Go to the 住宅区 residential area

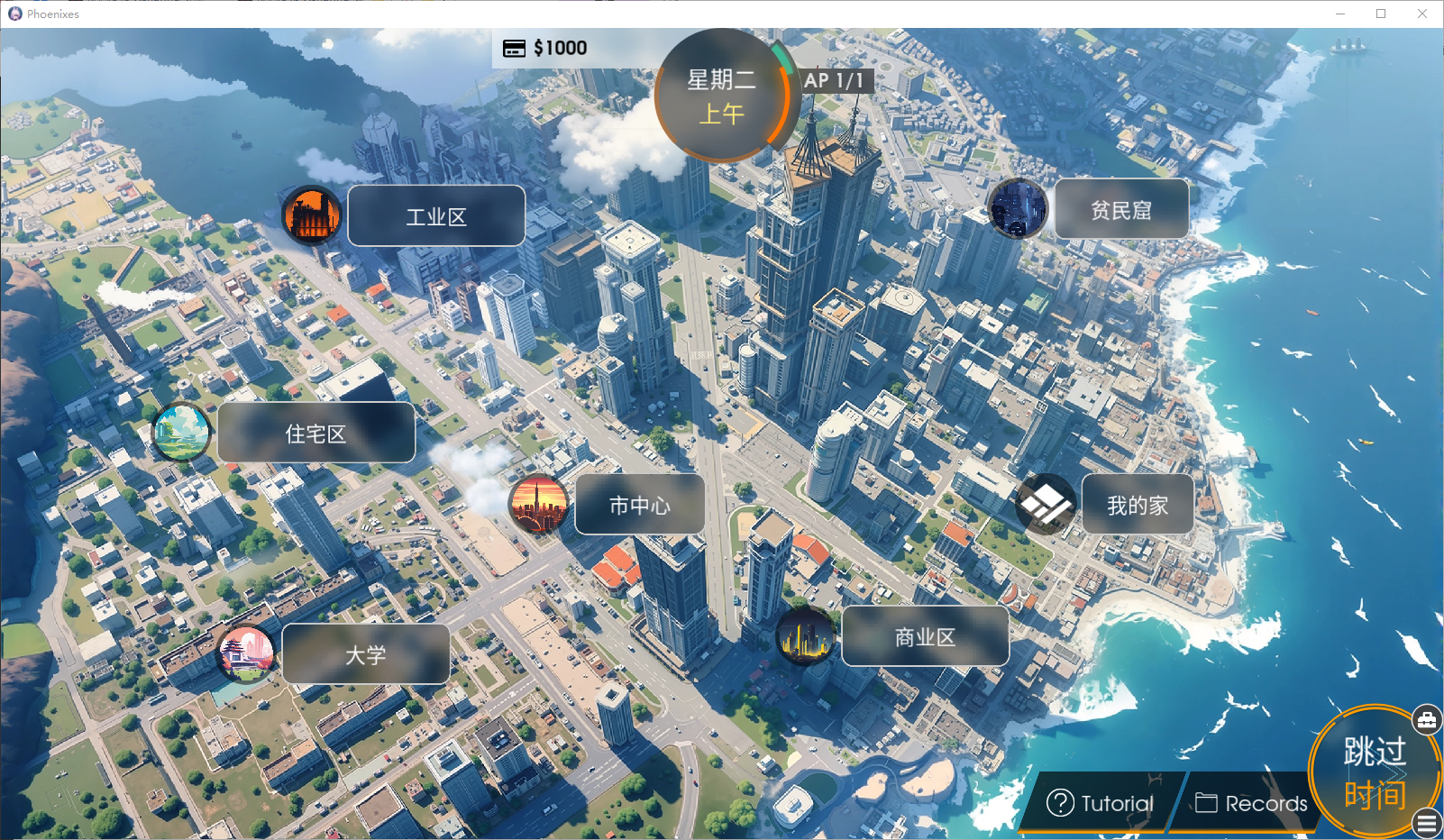[315, 434]
